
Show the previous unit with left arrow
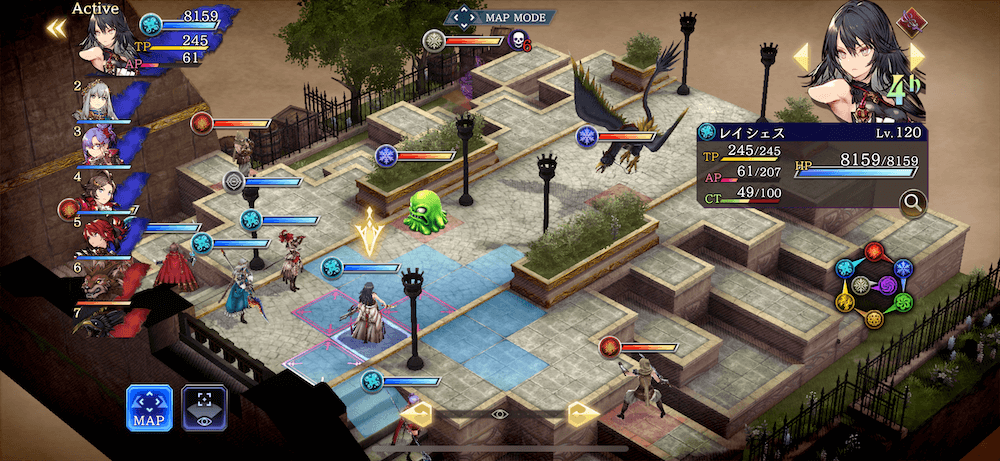pyautogui.click(x=801, y=56)
